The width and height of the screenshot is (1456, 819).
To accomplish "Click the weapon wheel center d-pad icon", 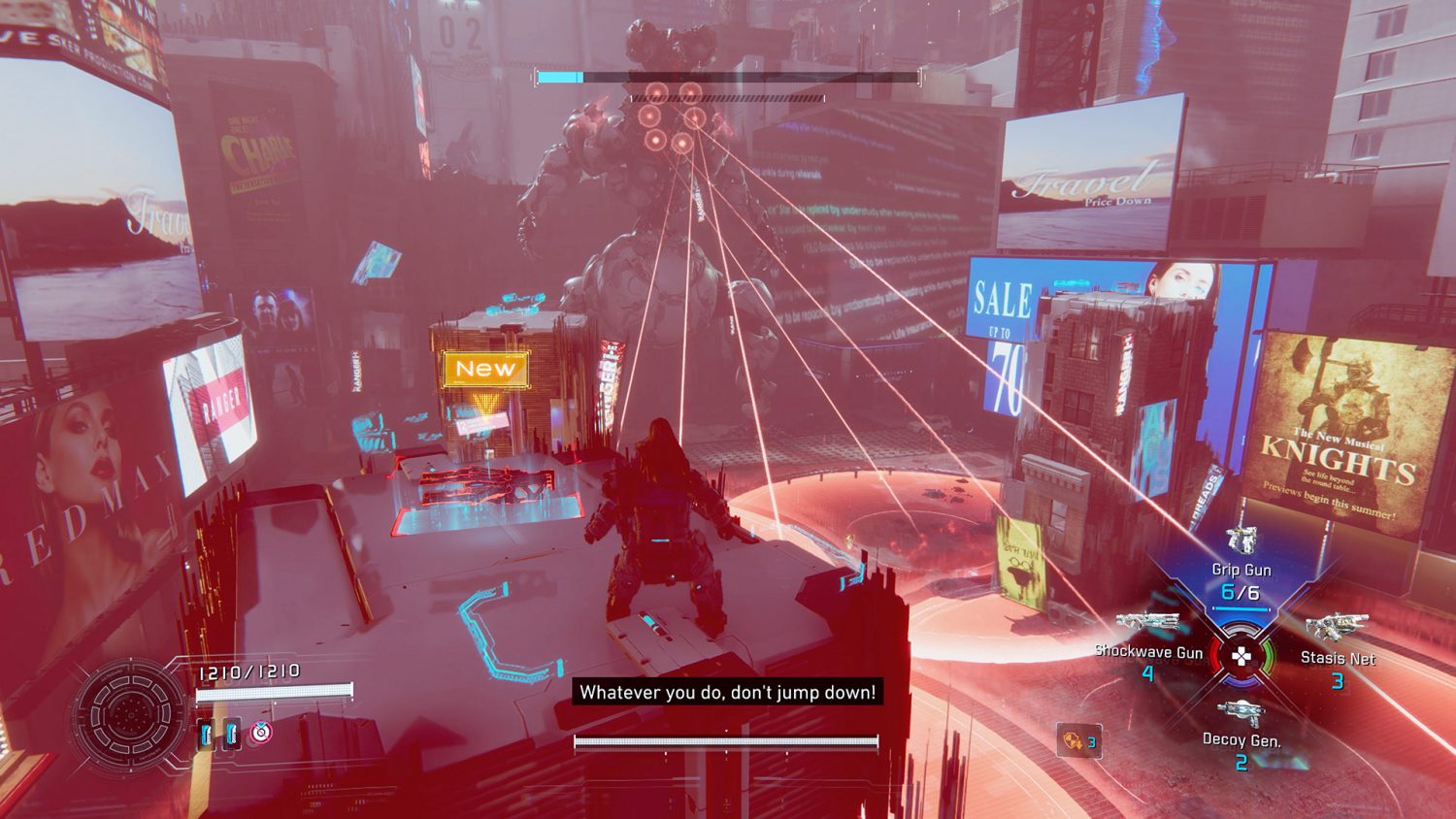I will pos(1241,657).
